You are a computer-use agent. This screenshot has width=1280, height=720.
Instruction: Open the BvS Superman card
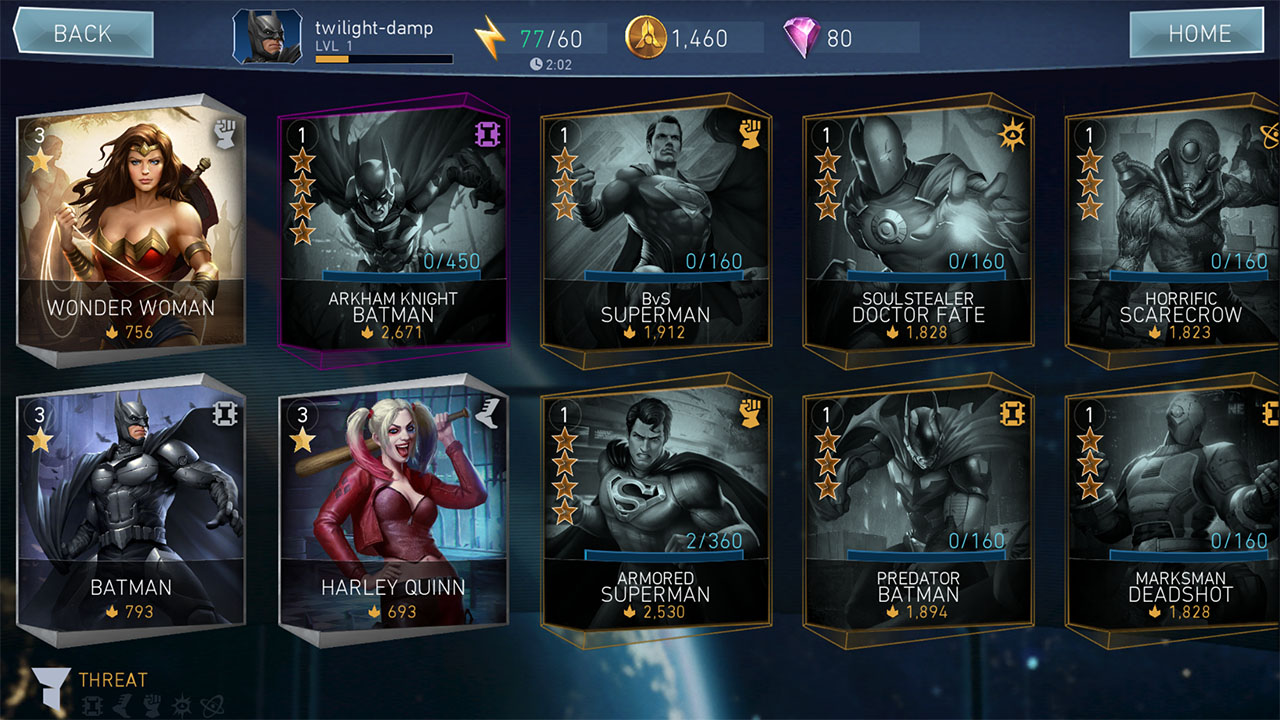[655, 230]
